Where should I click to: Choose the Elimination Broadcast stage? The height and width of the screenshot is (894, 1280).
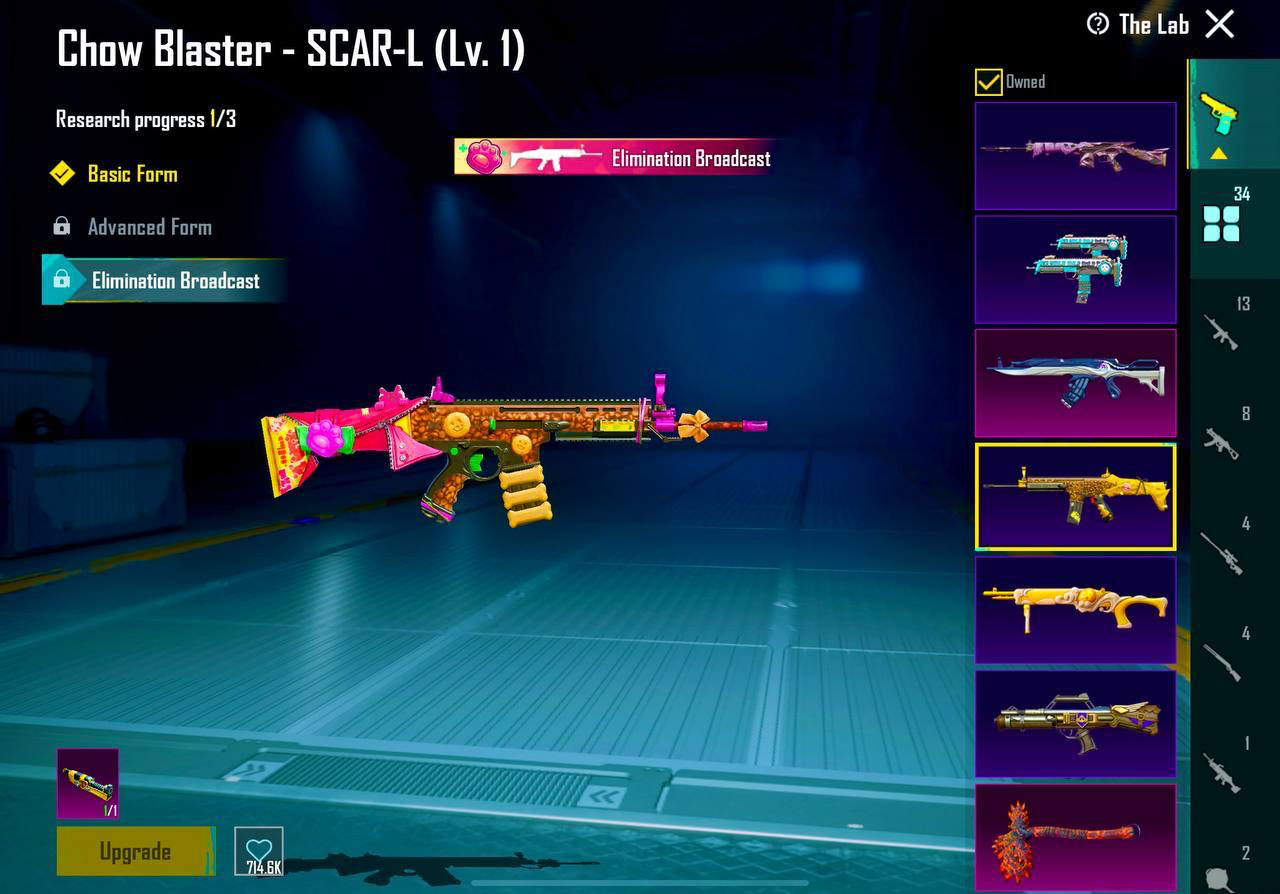click(x=175, y=281)
